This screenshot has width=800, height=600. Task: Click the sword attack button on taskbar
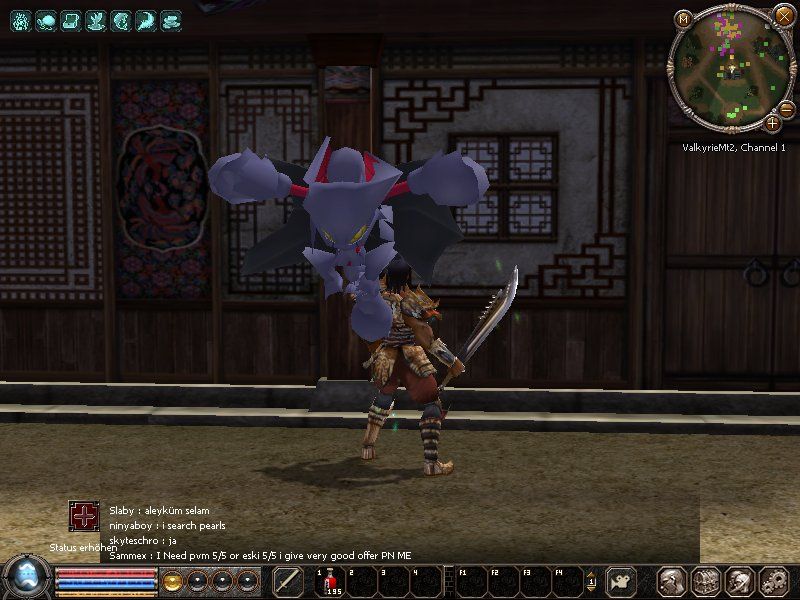[288, 580]
